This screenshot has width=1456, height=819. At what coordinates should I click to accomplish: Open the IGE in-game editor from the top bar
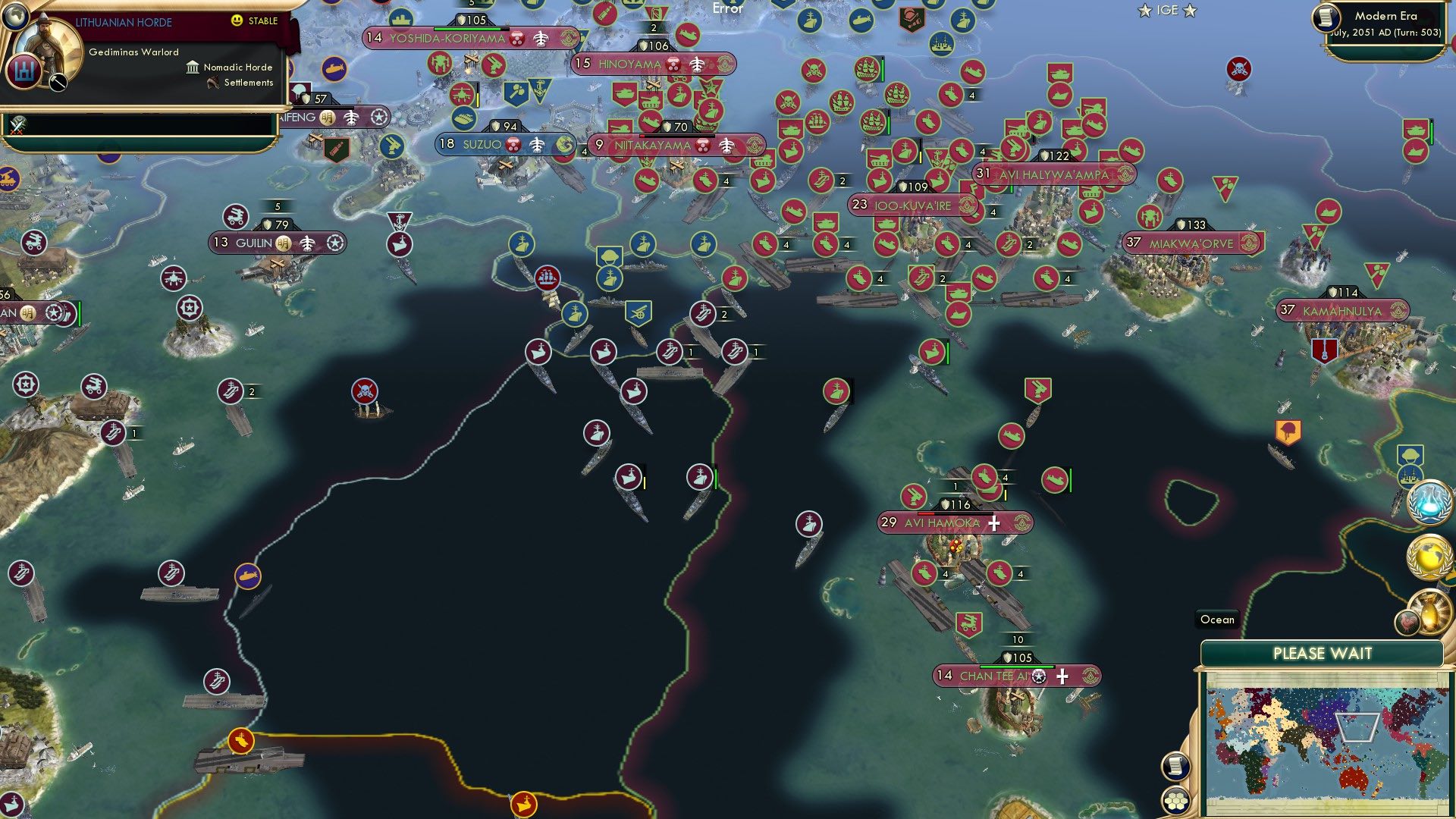click(x=1169, y=11)
